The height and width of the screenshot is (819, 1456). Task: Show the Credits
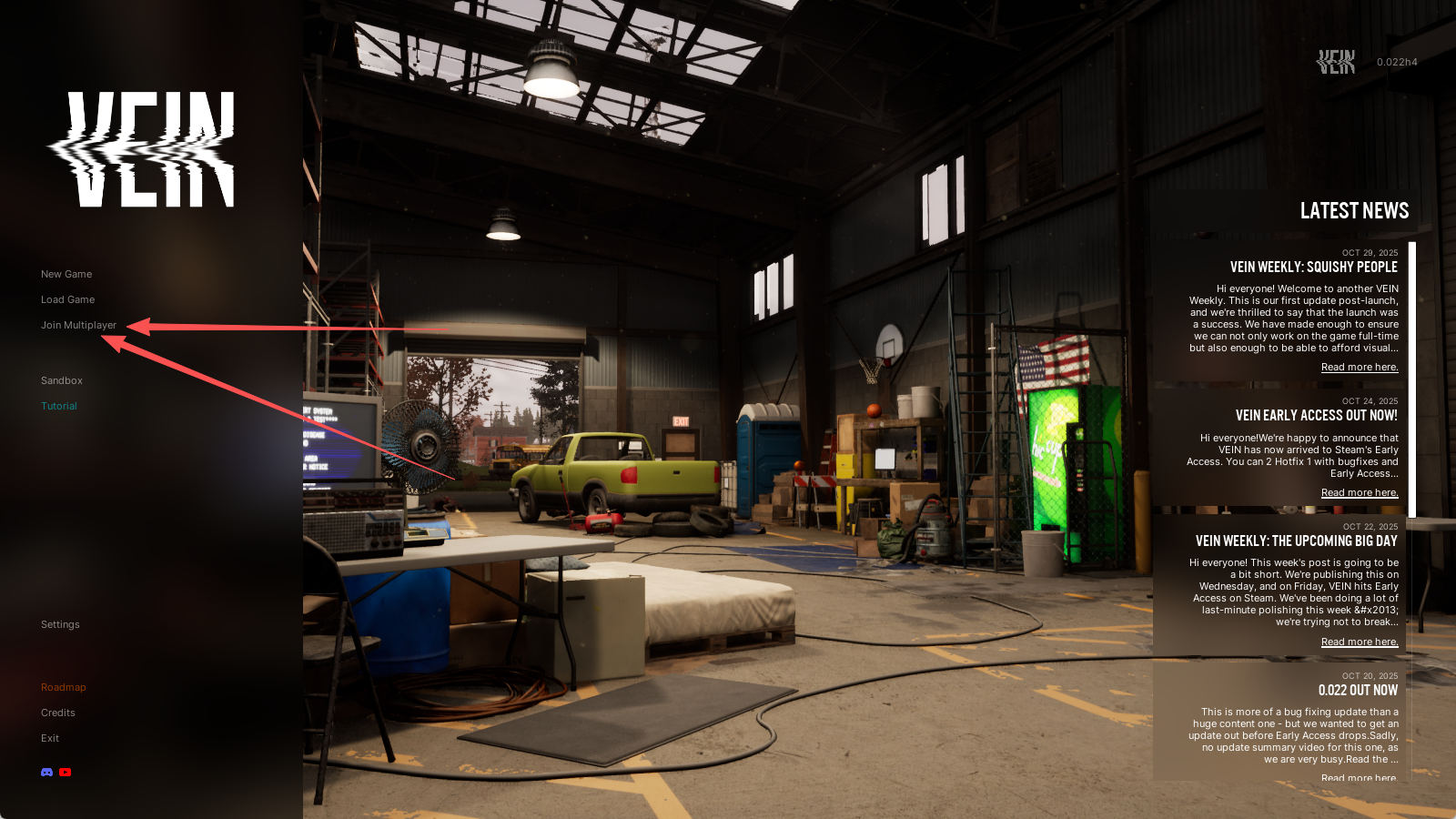pyautogui.click(x=58, y=713)
